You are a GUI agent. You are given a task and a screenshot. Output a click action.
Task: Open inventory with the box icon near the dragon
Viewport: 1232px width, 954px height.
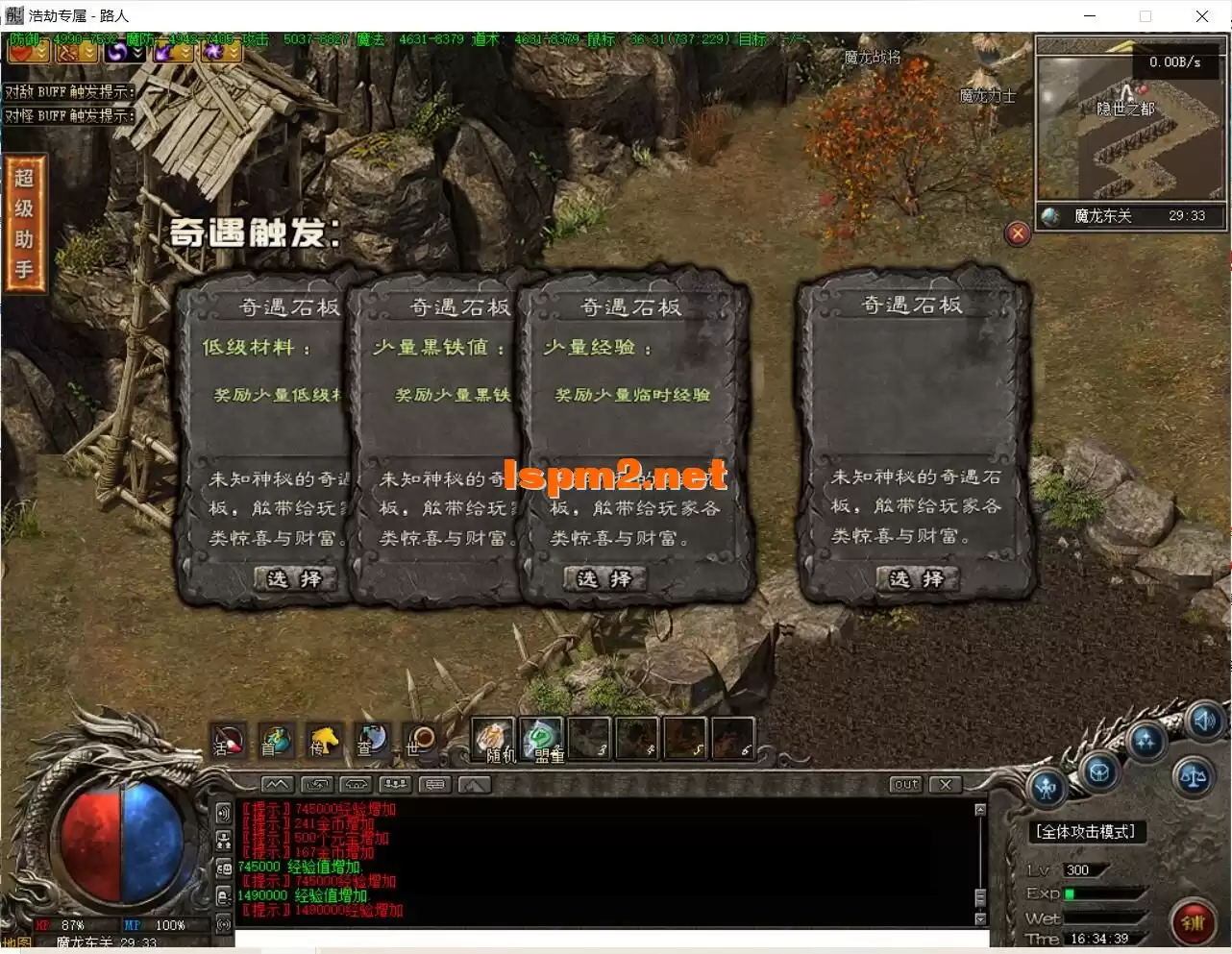tap(1099, 774)
